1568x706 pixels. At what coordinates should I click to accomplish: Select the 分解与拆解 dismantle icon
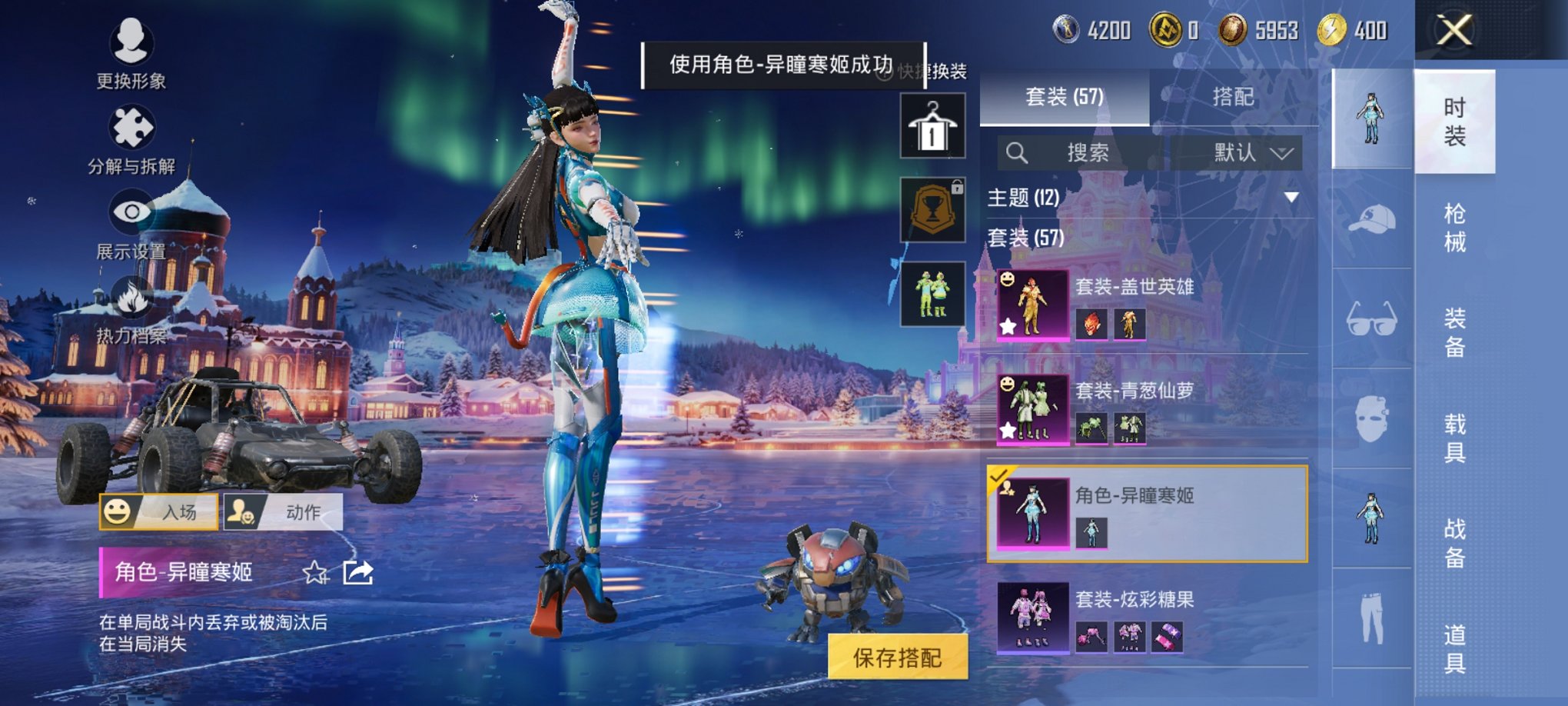click(132, 125)
